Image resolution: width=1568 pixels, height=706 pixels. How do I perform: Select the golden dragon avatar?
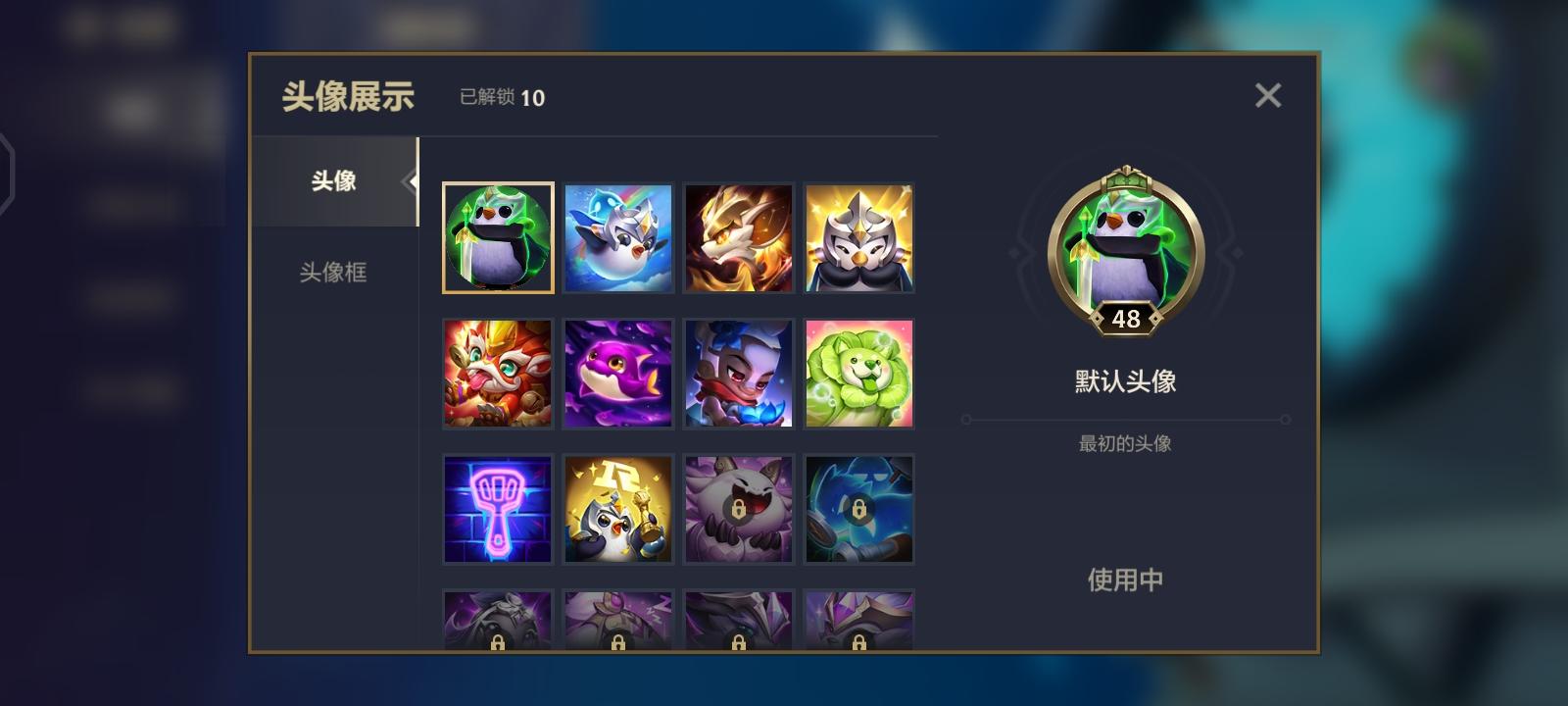point(739,236)
